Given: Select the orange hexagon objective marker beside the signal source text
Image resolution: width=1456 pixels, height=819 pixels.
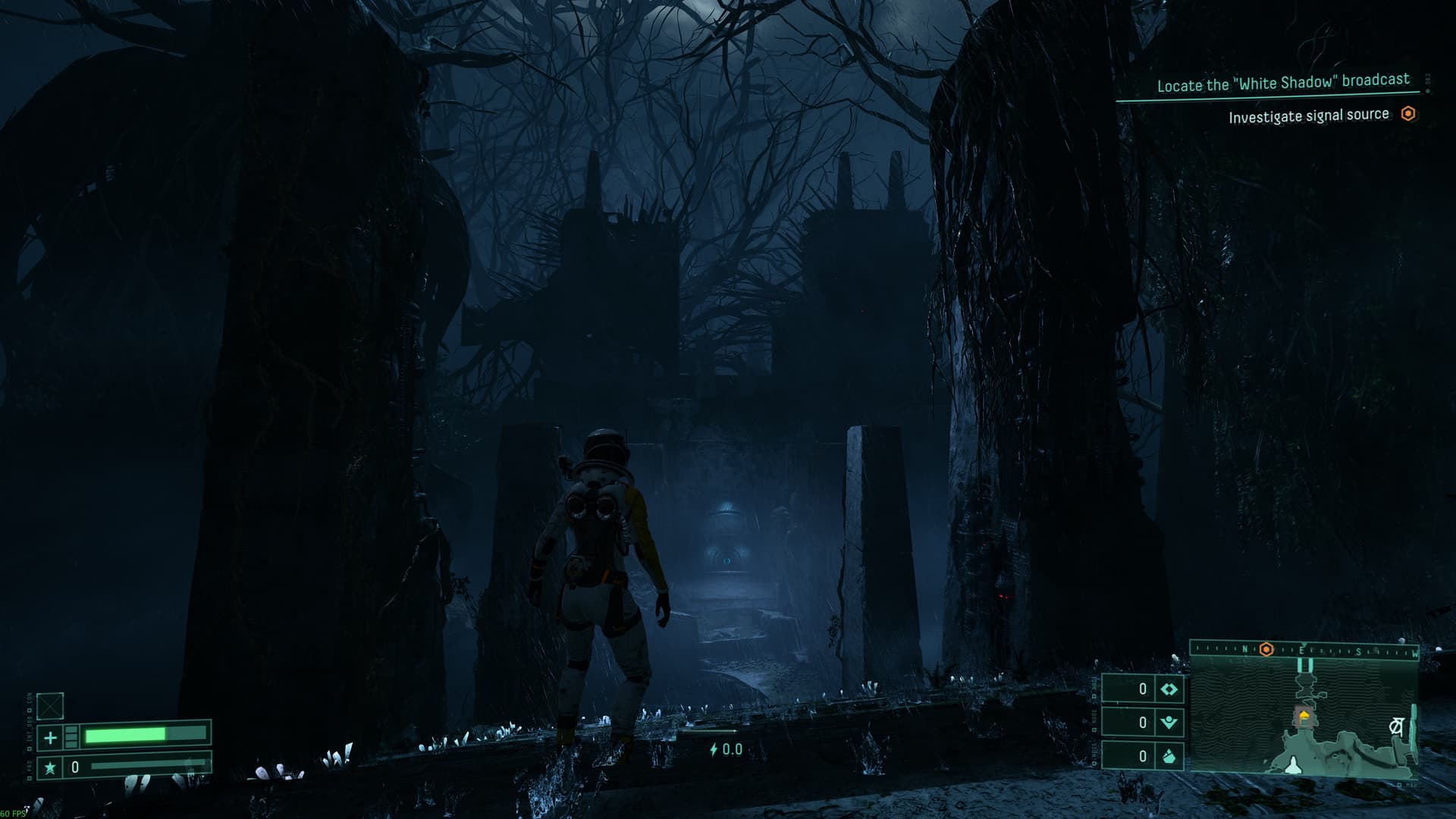Looking at the screenshot, I should click(x=1408, y=114).
